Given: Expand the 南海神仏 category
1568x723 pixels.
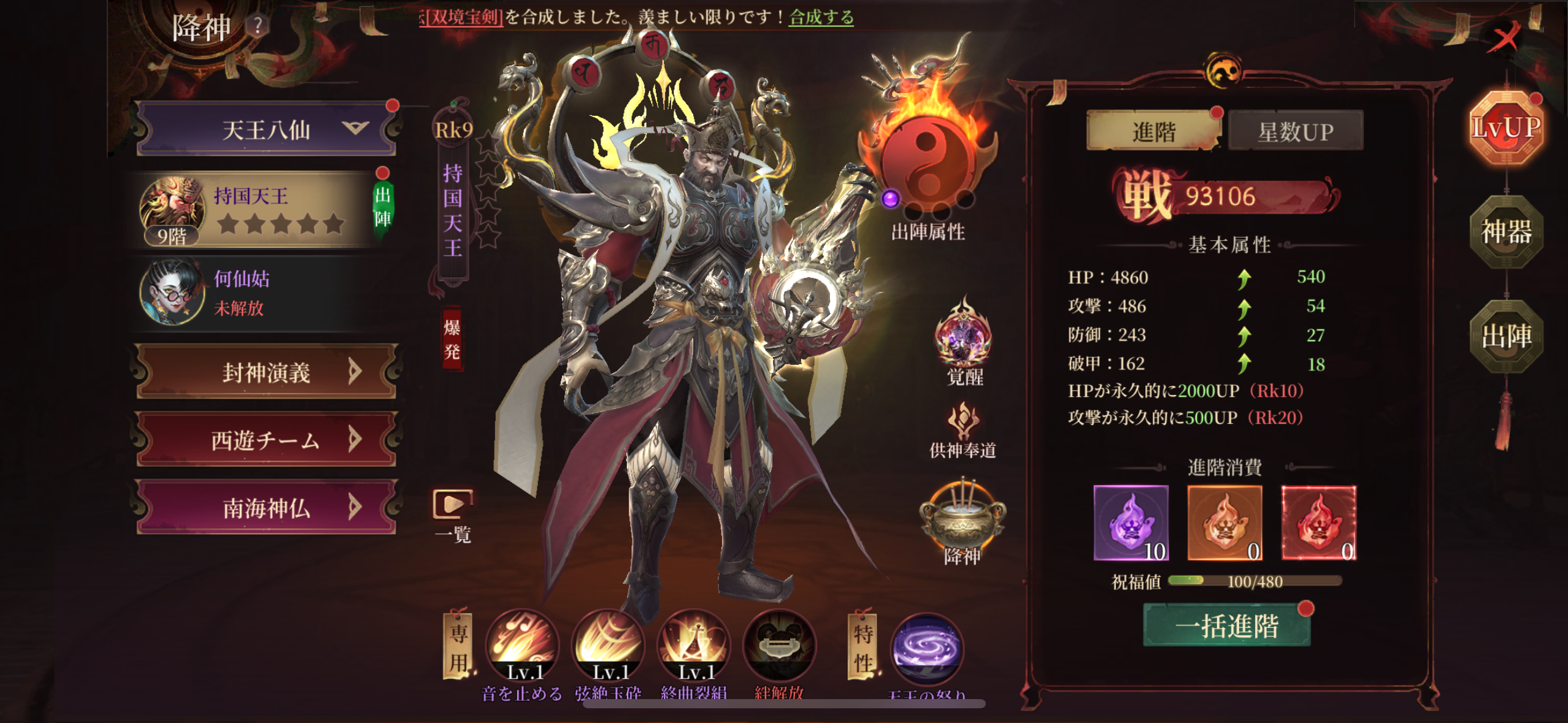Looking at the screenshot, I should pos(265,508).
